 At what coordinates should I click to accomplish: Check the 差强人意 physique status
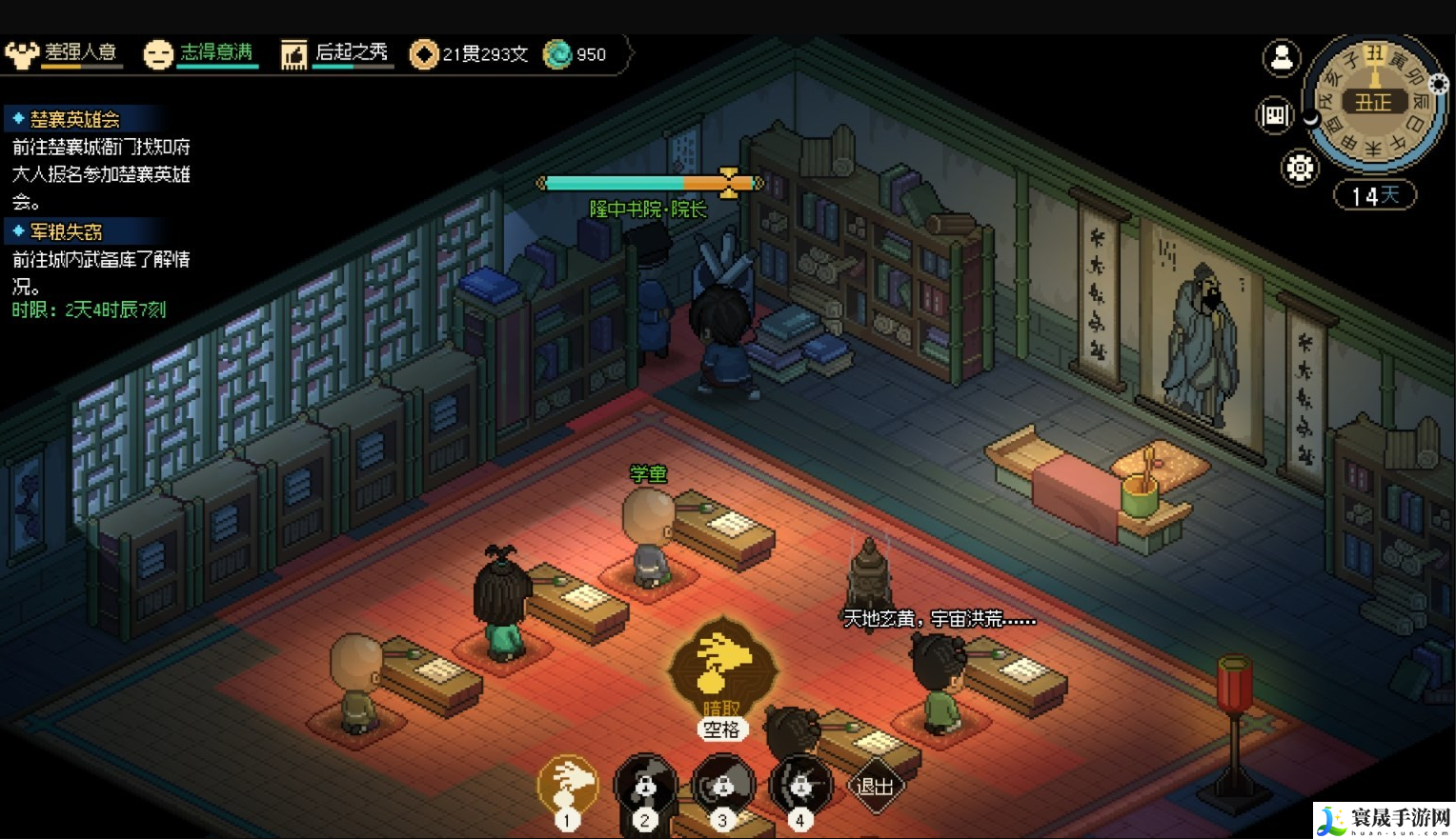[65, 53]
